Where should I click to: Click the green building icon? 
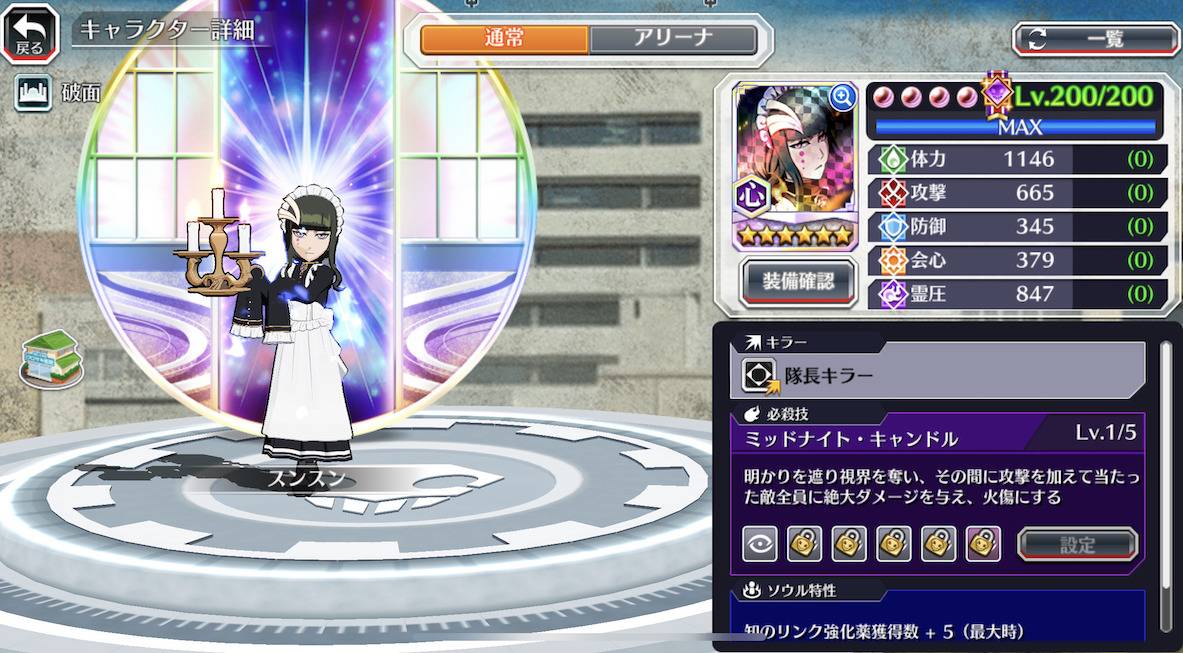pyautogui.click(x=50, y=357)
